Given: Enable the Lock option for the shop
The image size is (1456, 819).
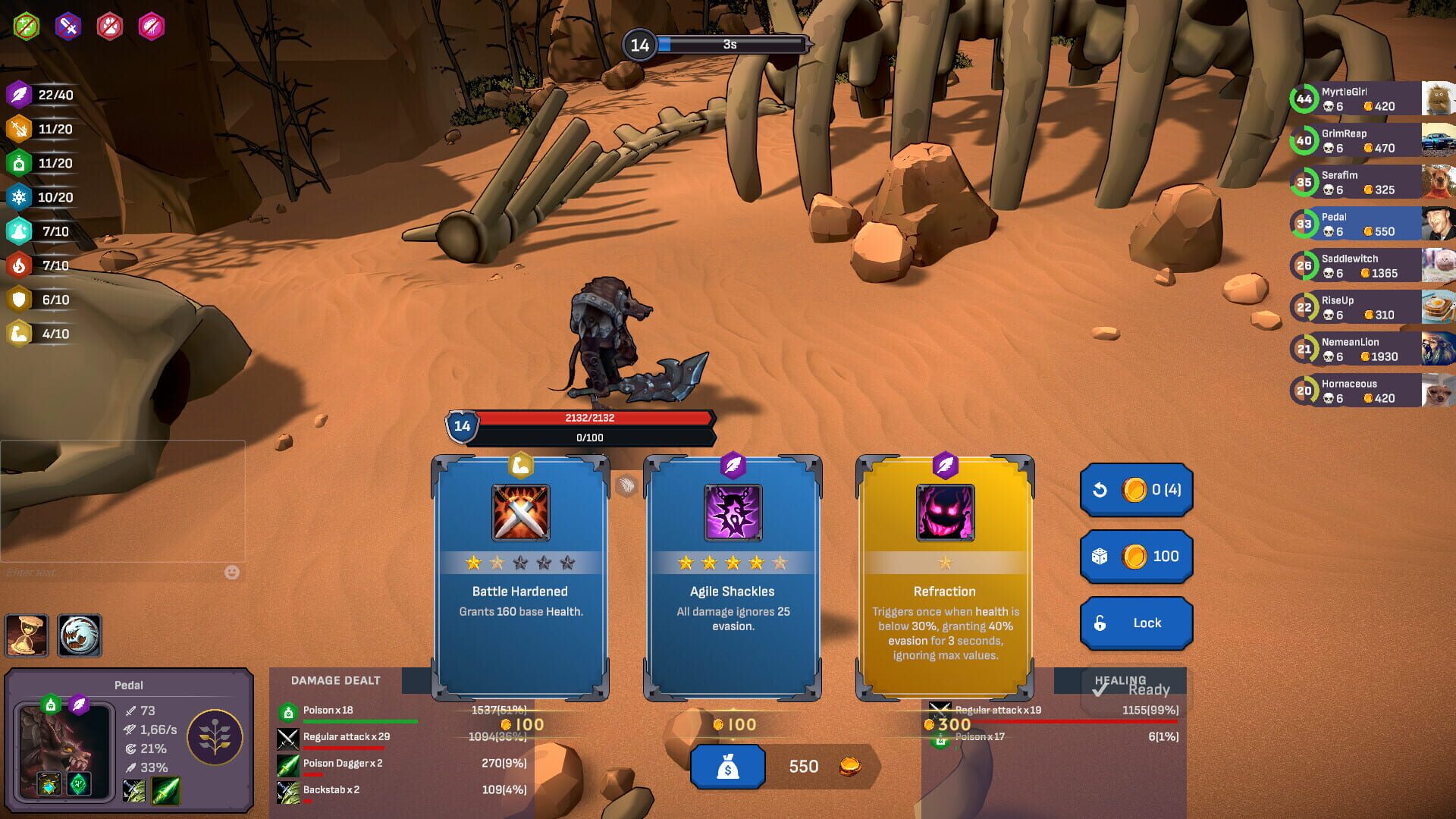Looking at the screenshot, I should click(x=1135, y=622).
